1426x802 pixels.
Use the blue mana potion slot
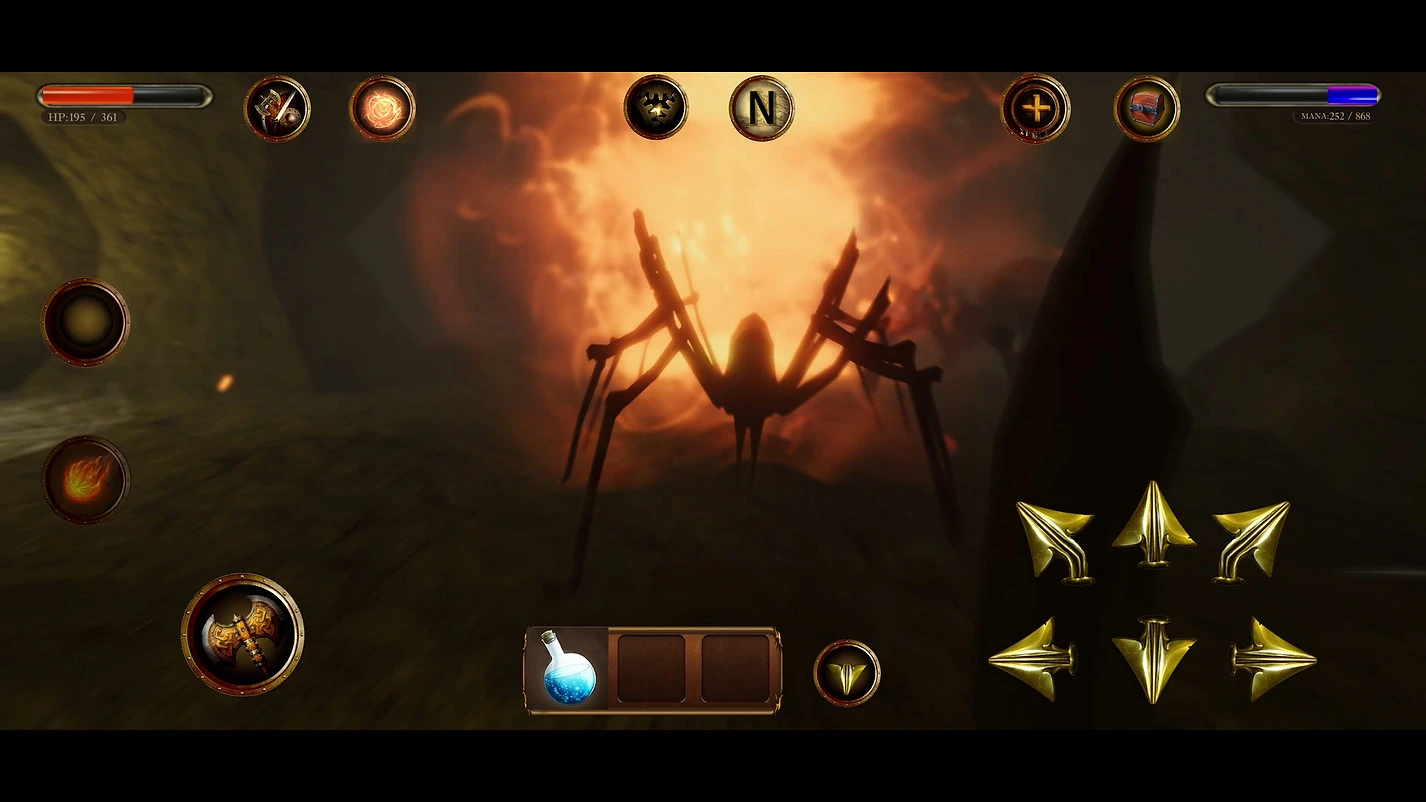(x=568, y=669)
